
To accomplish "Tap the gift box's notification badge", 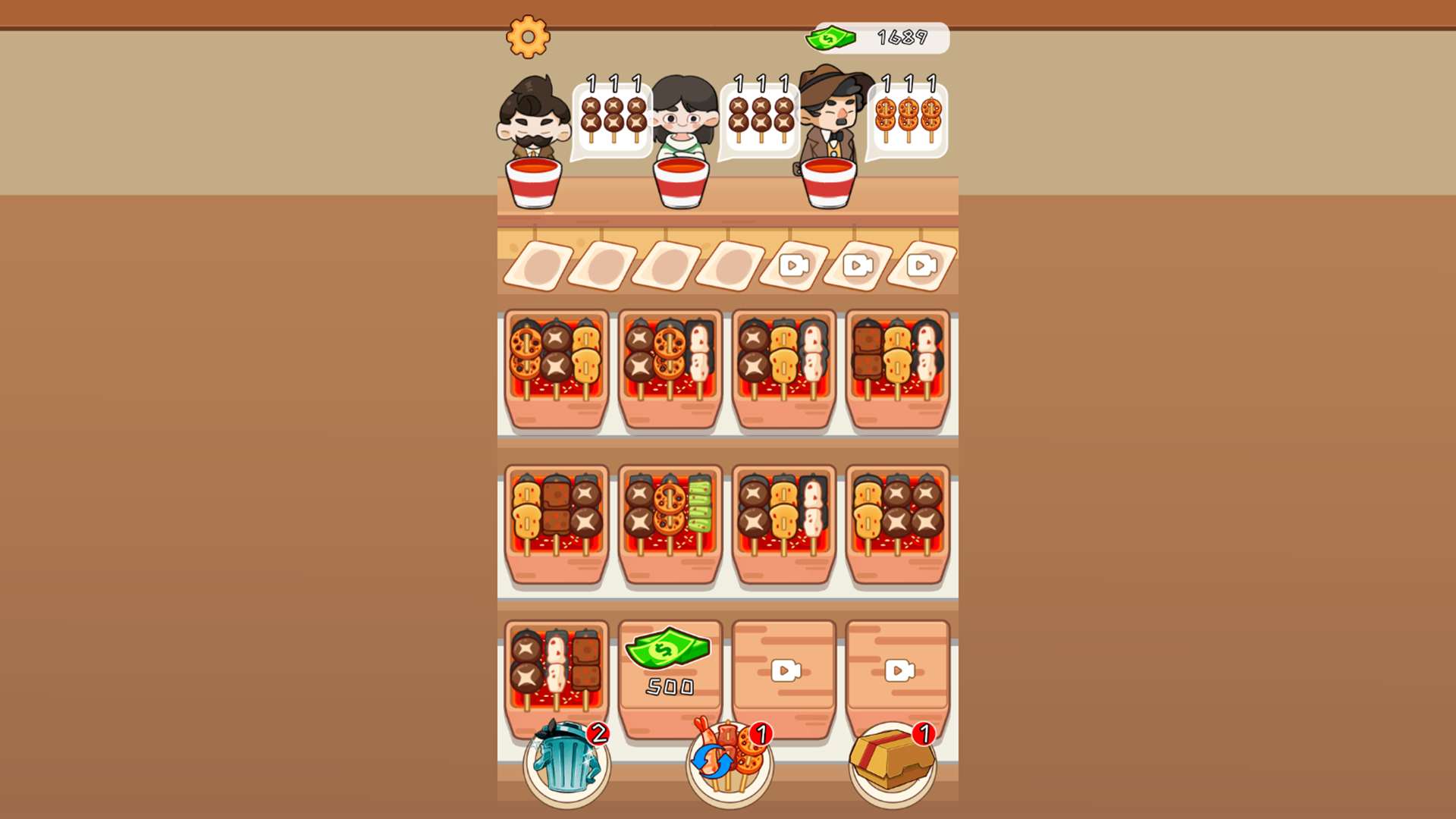I will (x=924, y=733).
